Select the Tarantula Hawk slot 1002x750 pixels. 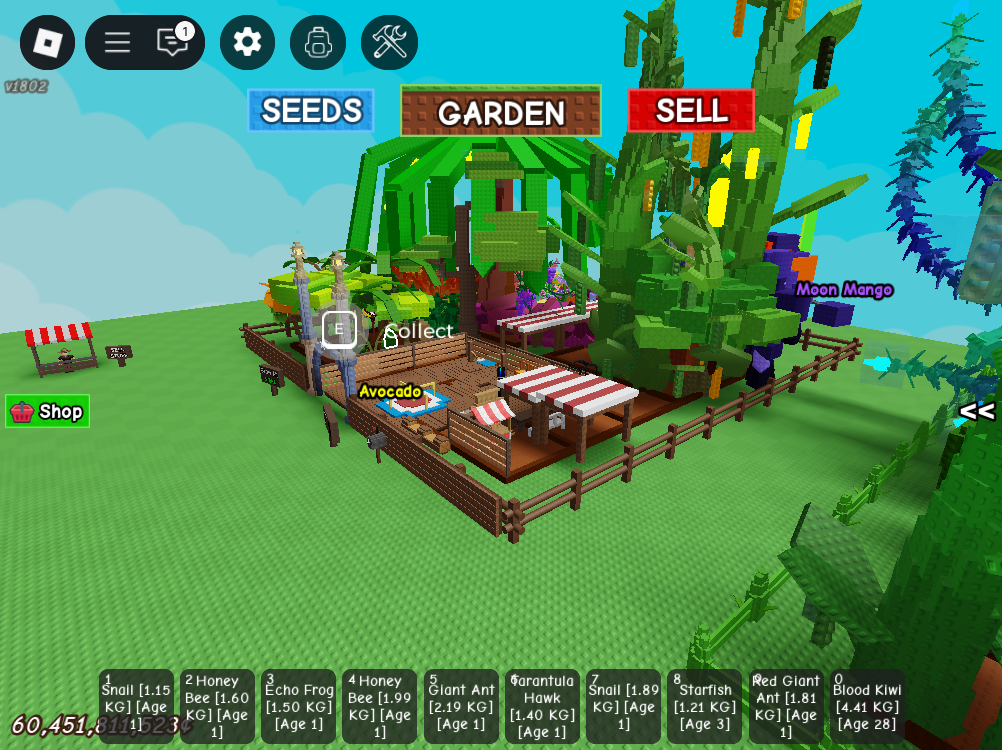tap(542, 706)
